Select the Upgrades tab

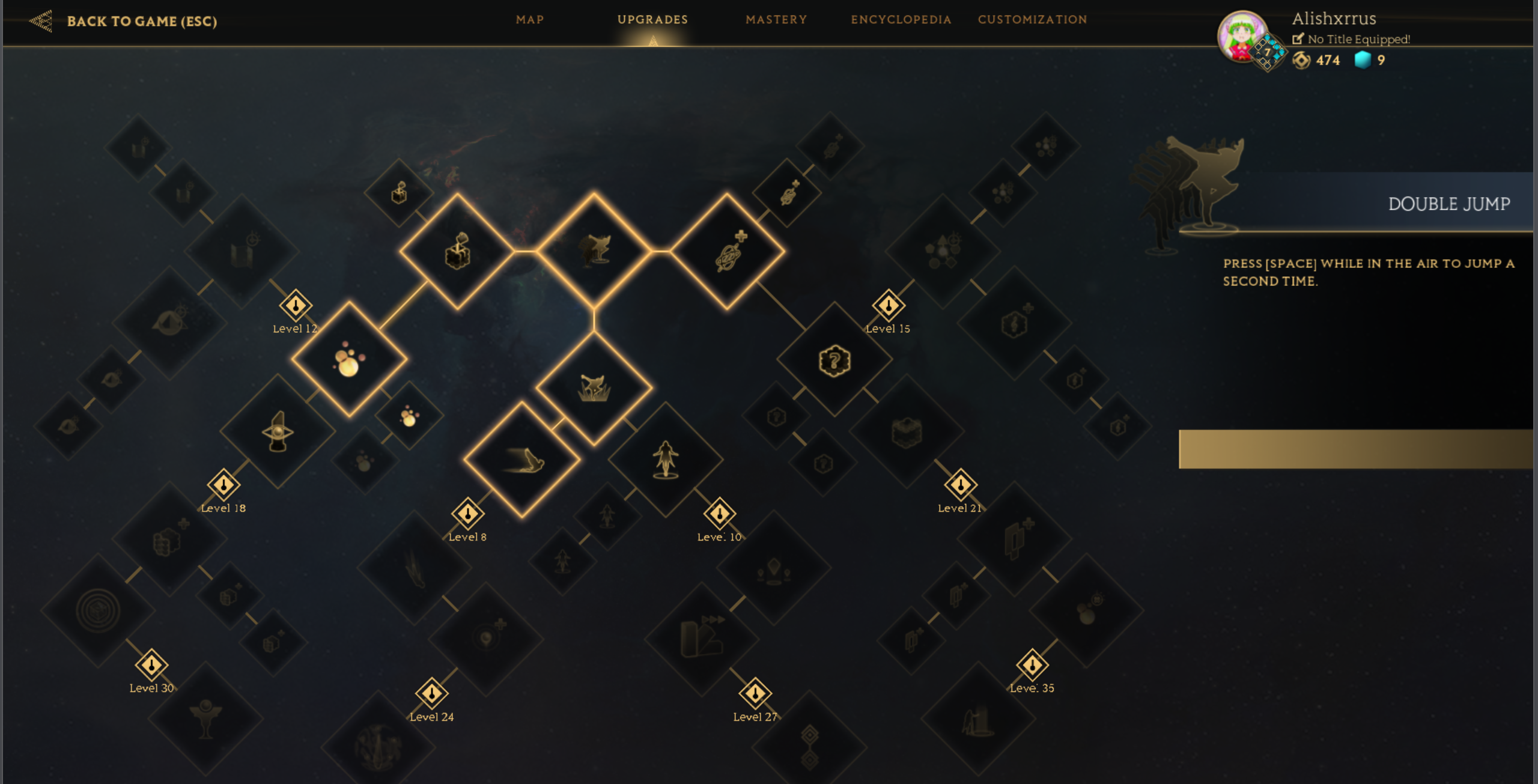click(652, 19)
